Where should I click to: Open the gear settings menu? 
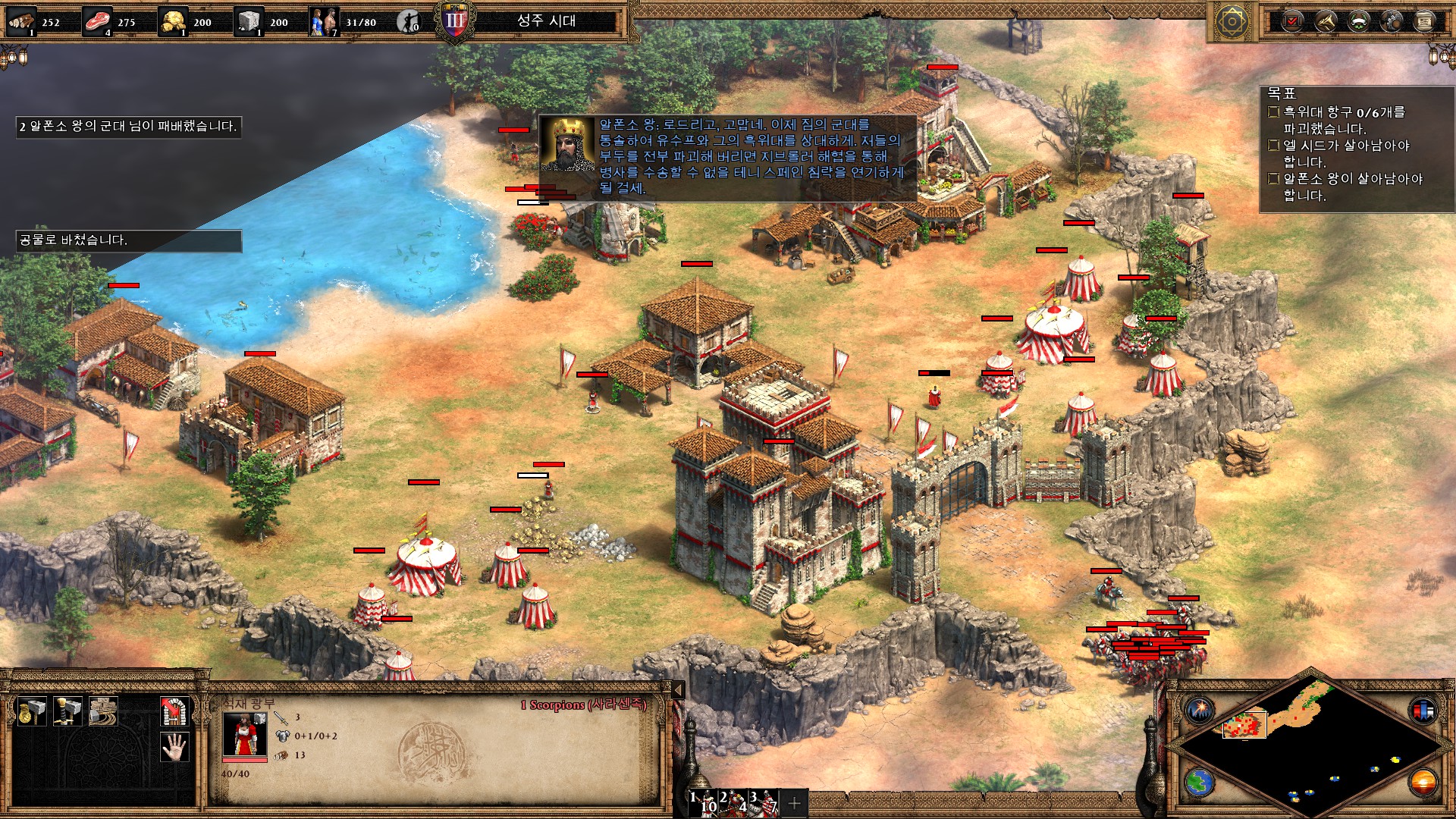pyautogui.click(x=1392, y=21)
